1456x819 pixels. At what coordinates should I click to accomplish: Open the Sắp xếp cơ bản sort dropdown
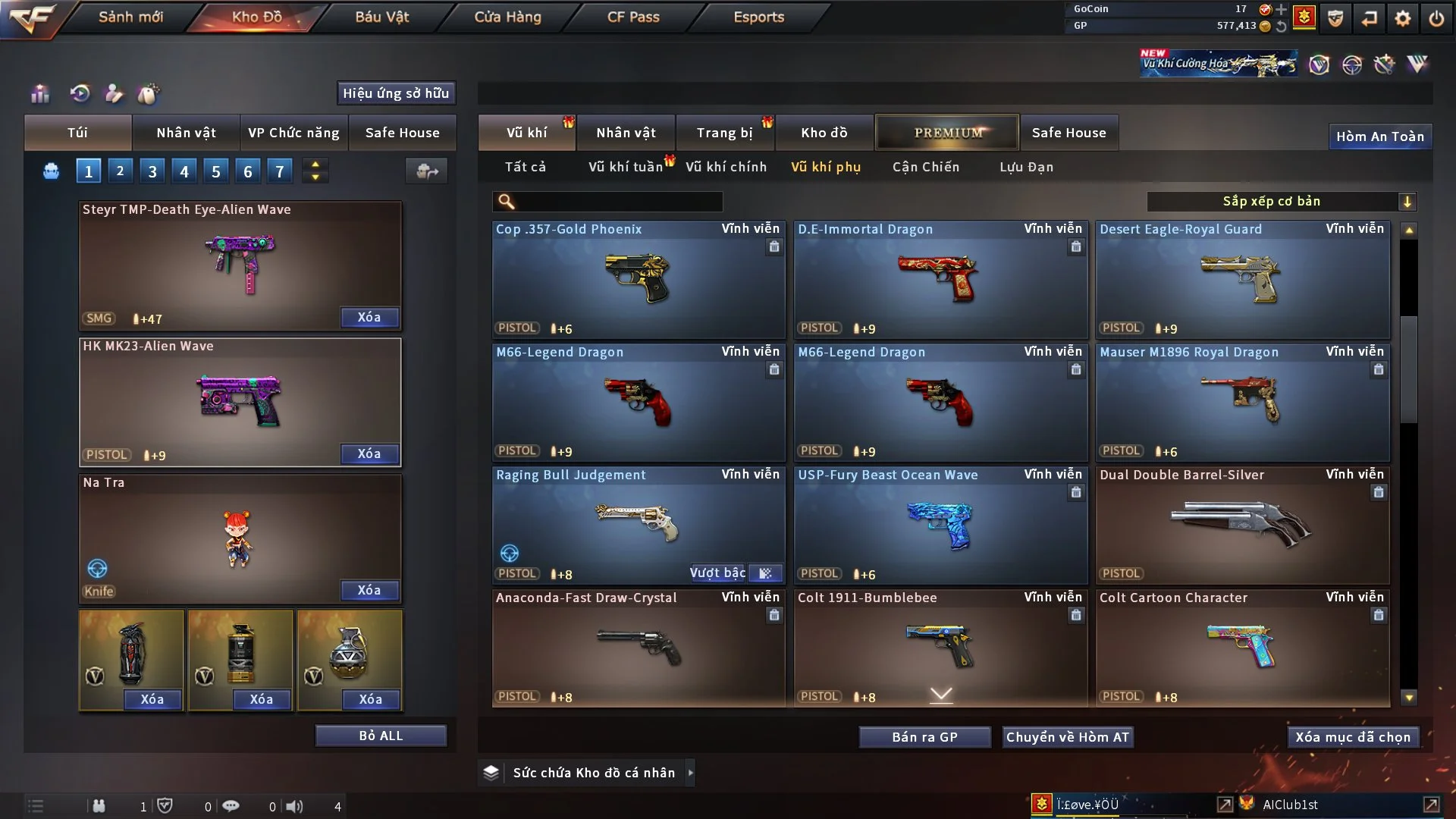[x=1280, y=201]
